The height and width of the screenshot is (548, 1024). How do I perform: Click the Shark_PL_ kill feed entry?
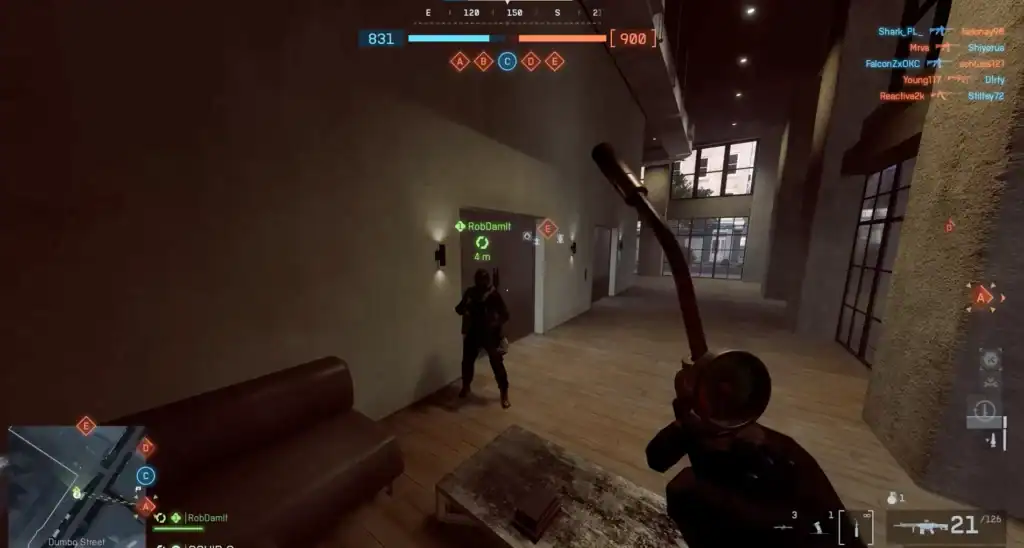click(x=899, y=31)
